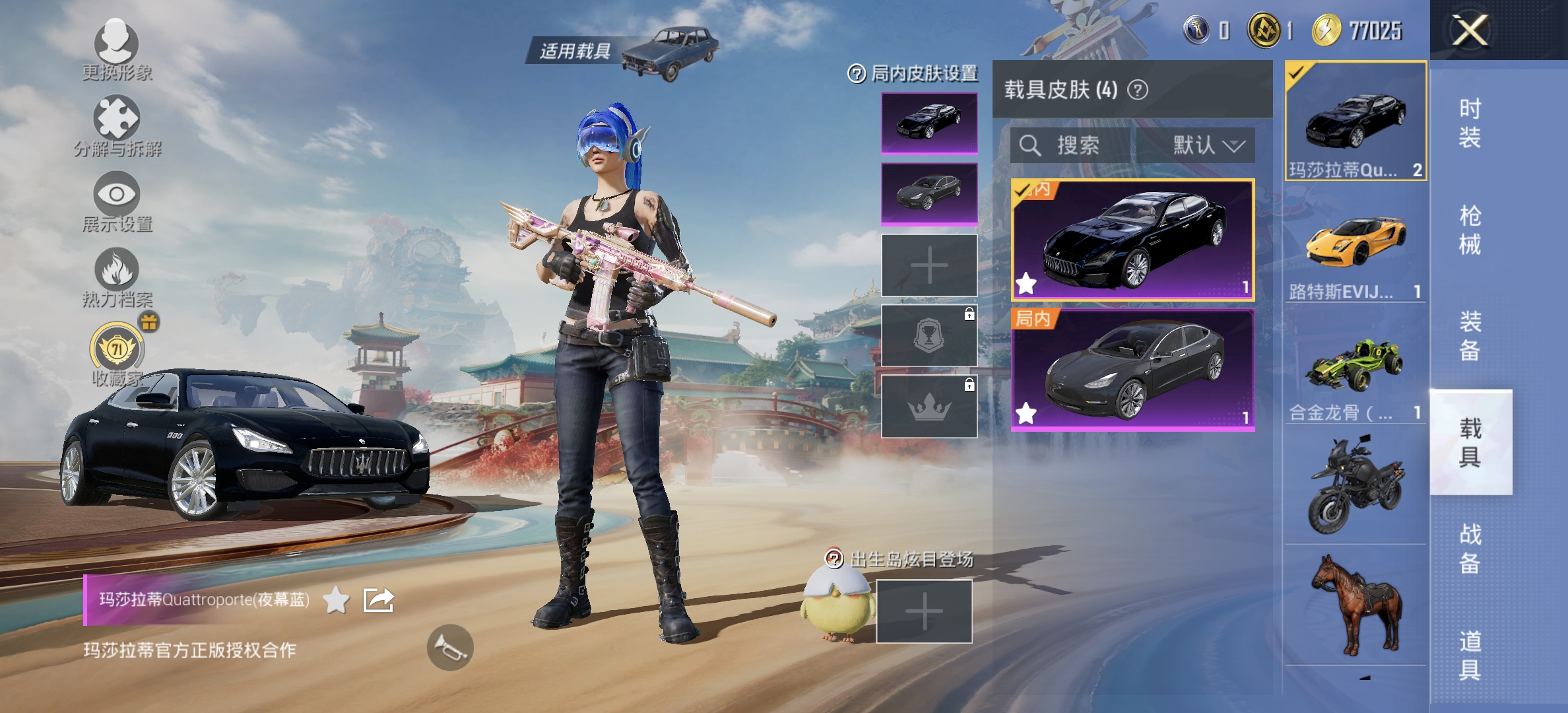The image size is (1568, 713).
Task: Open the 默认 sort dropdown
Action: [x=1206, y=145]
